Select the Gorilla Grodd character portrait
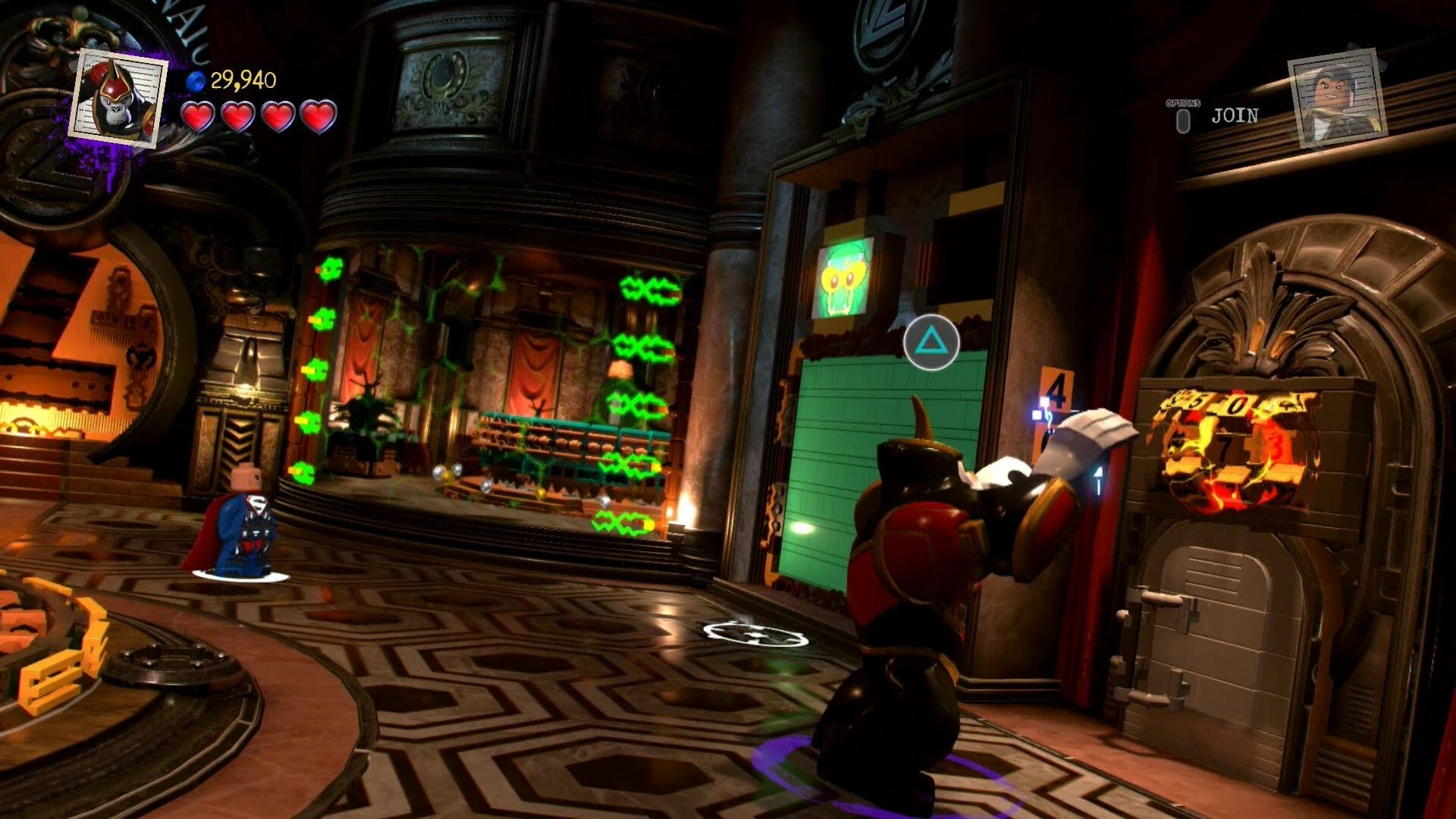 pyautogui.click(x=118, y=97)
